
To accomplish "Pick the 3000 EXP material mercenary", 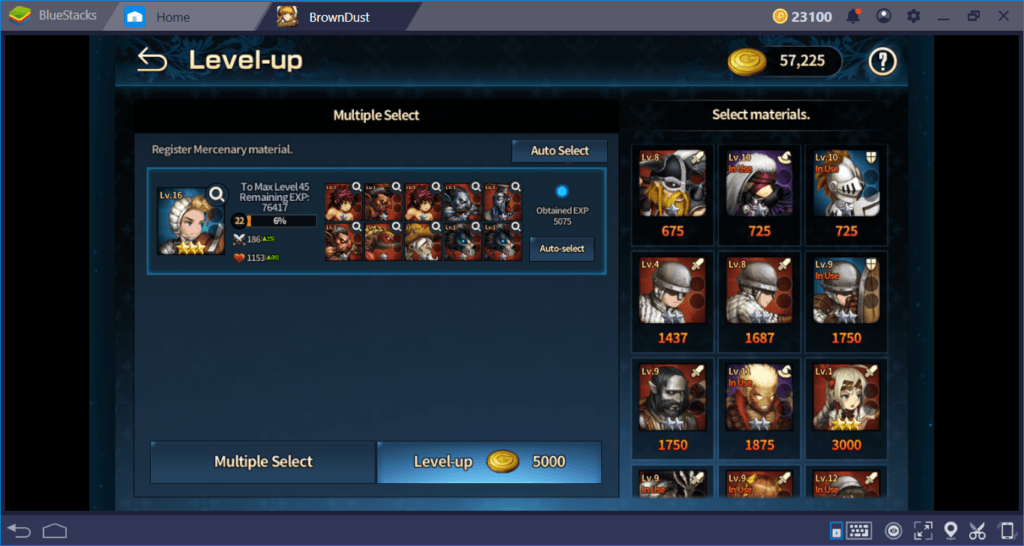I will pos(845,407).
